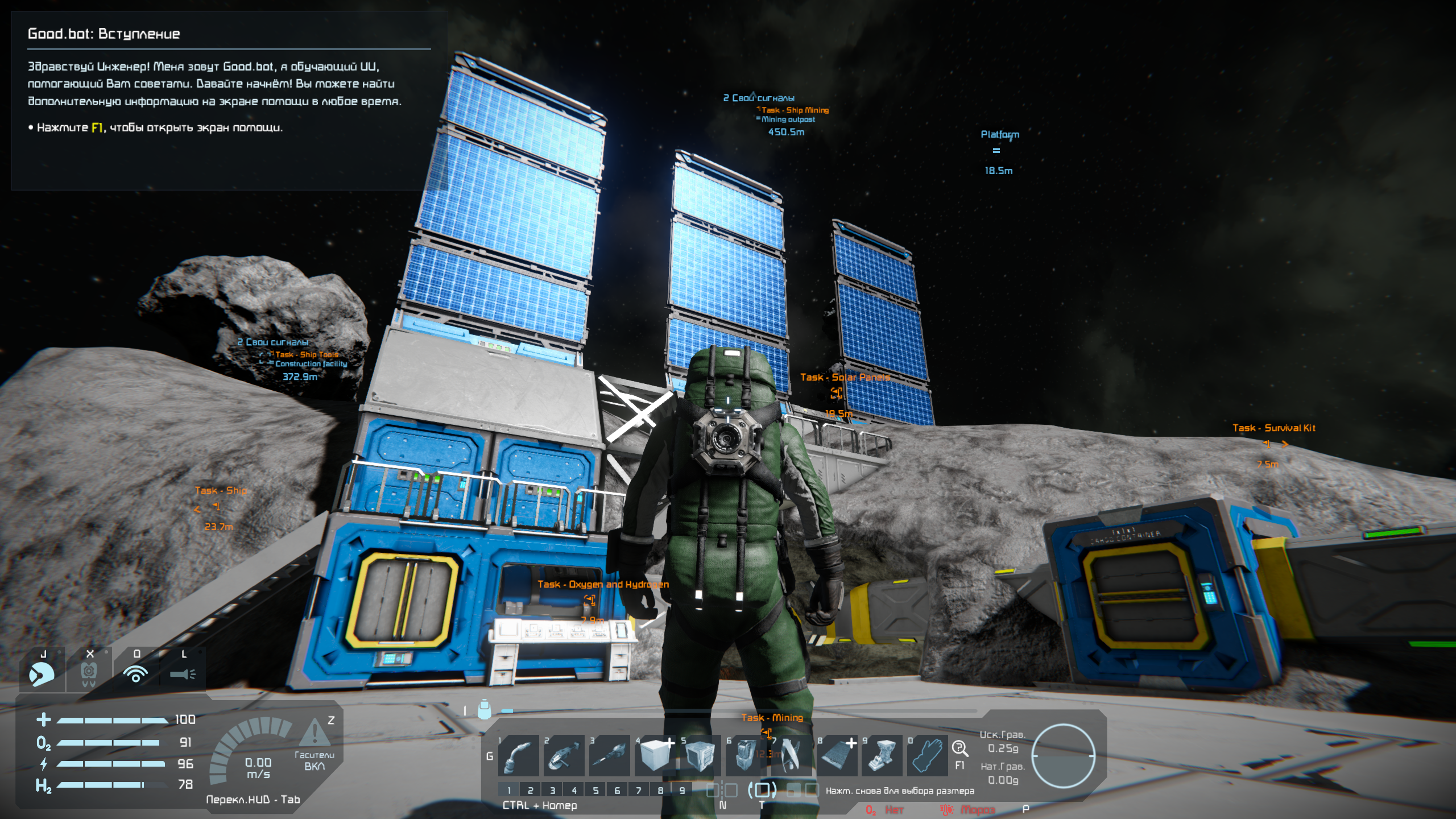Choose the white armor block slot
Image resolution: width=1456 pixels, height=819 pixels.
point(655,755)
